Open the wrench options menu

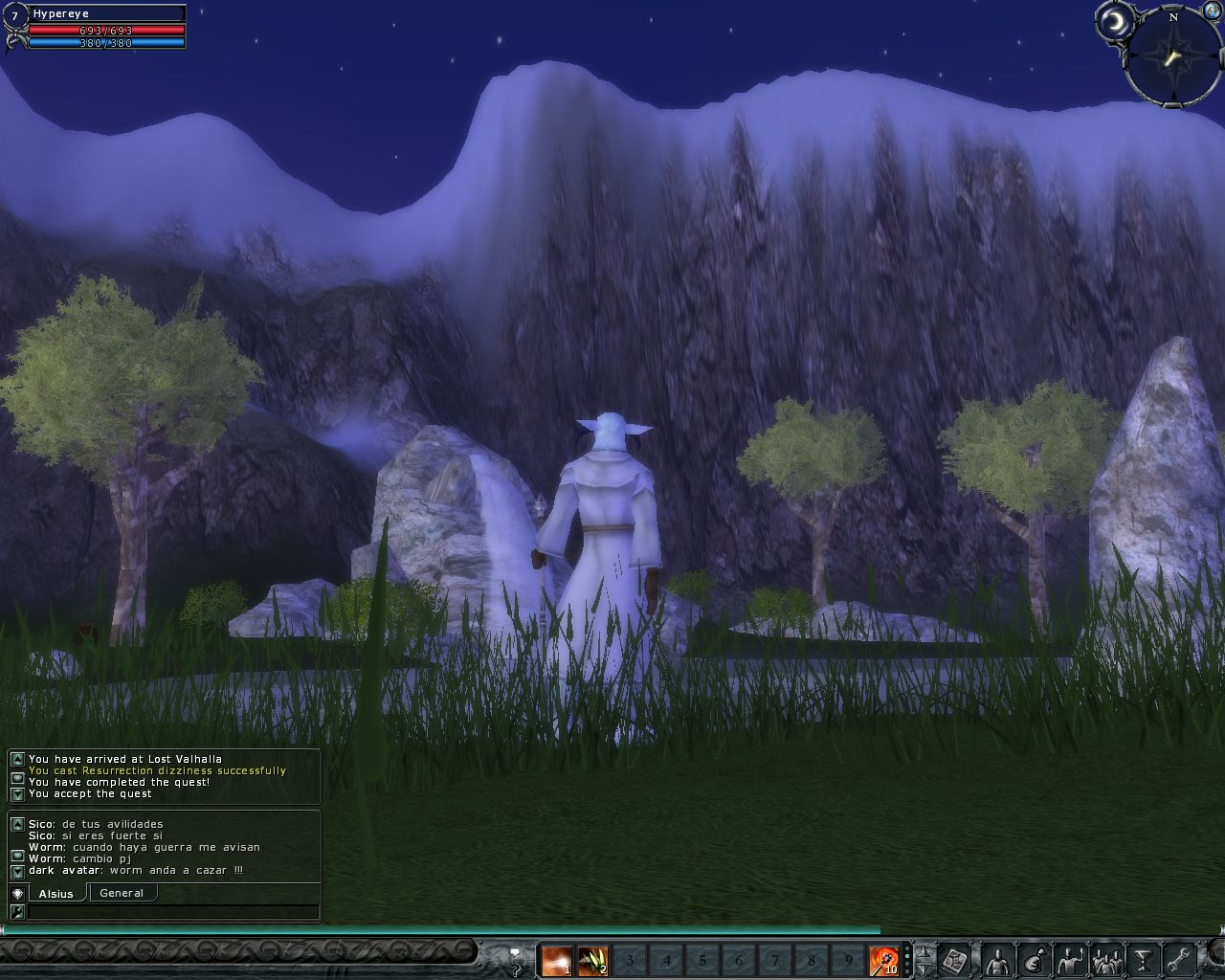point(1177,959)
